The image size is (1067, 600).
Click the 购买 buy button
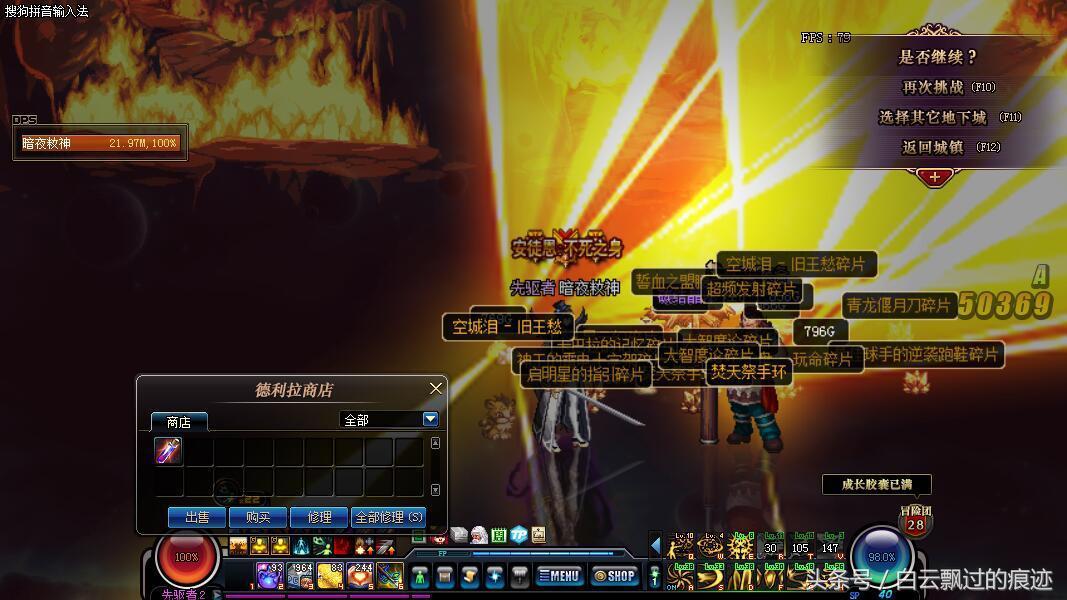pos(258,517)
